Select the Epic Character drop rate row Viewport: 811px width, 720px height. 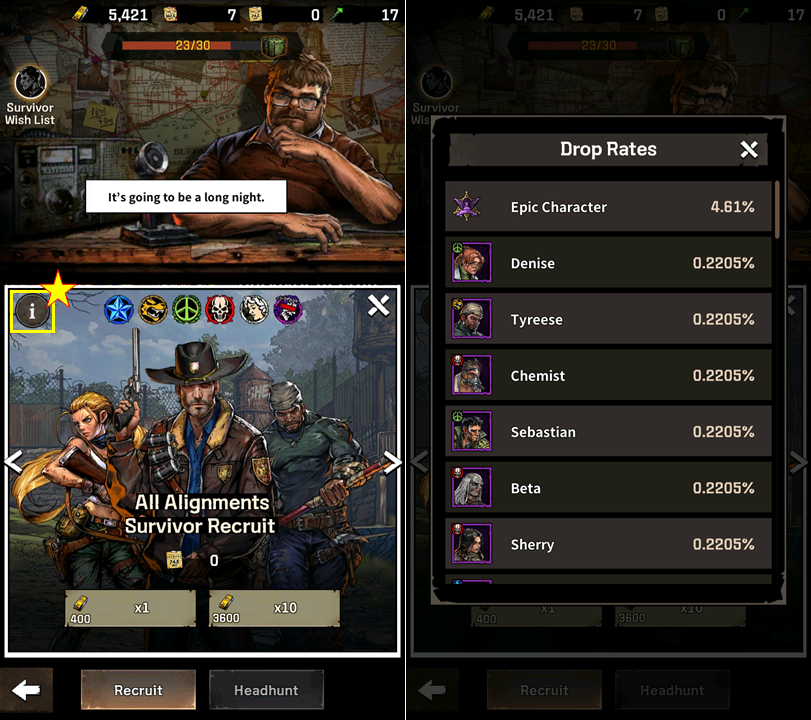point(608,207)
